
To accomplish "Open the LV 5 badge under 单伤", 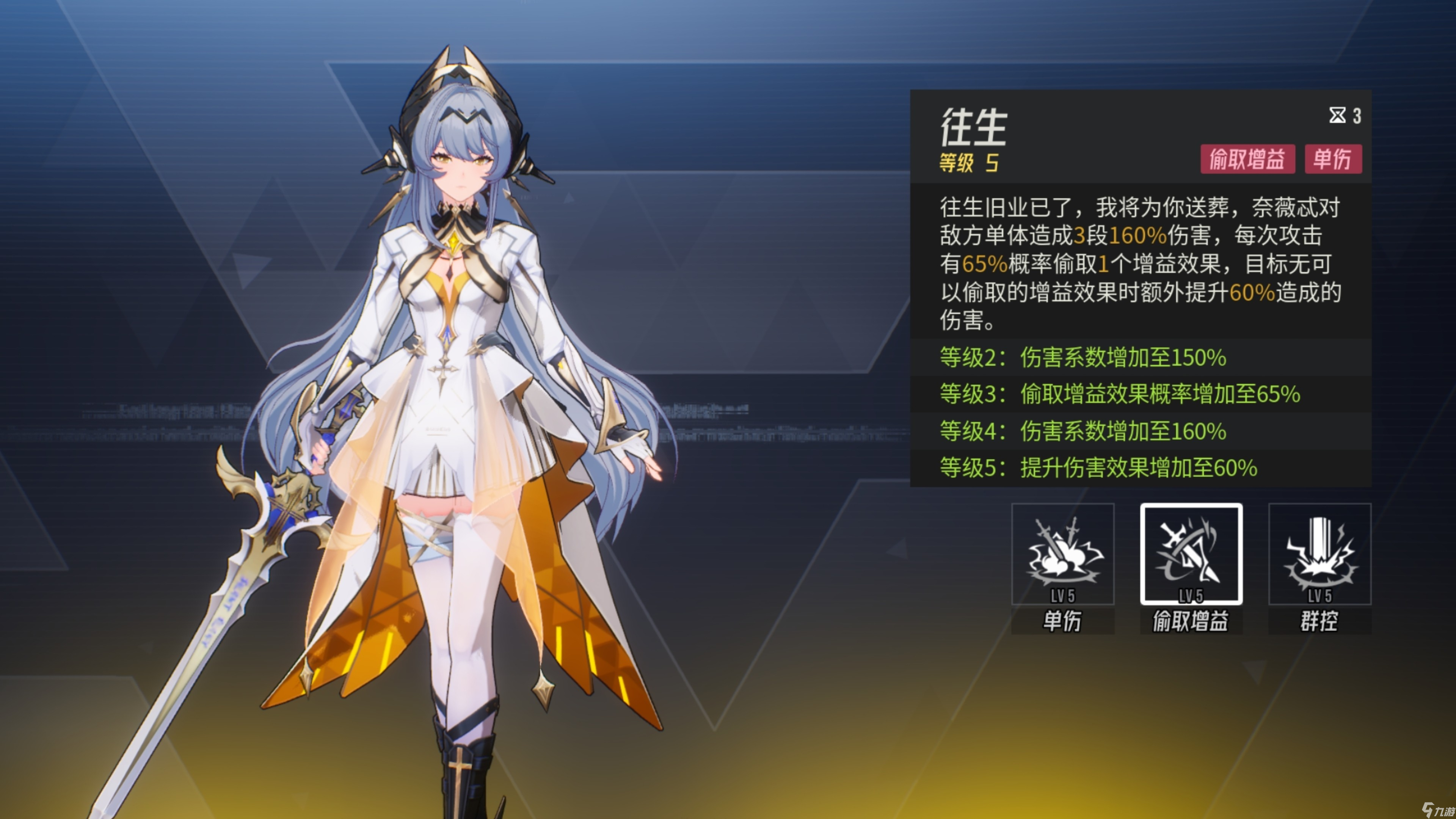I will (1062, 595).
